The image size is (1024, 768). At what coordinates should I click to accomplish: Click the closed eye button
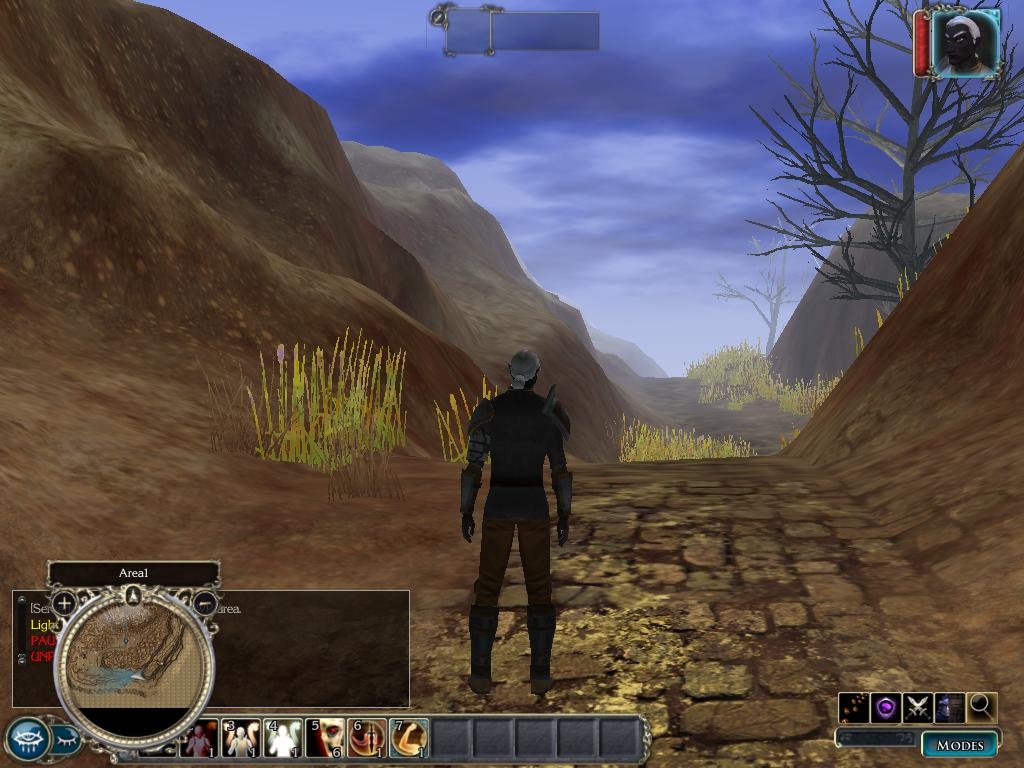tap(66, 741)
